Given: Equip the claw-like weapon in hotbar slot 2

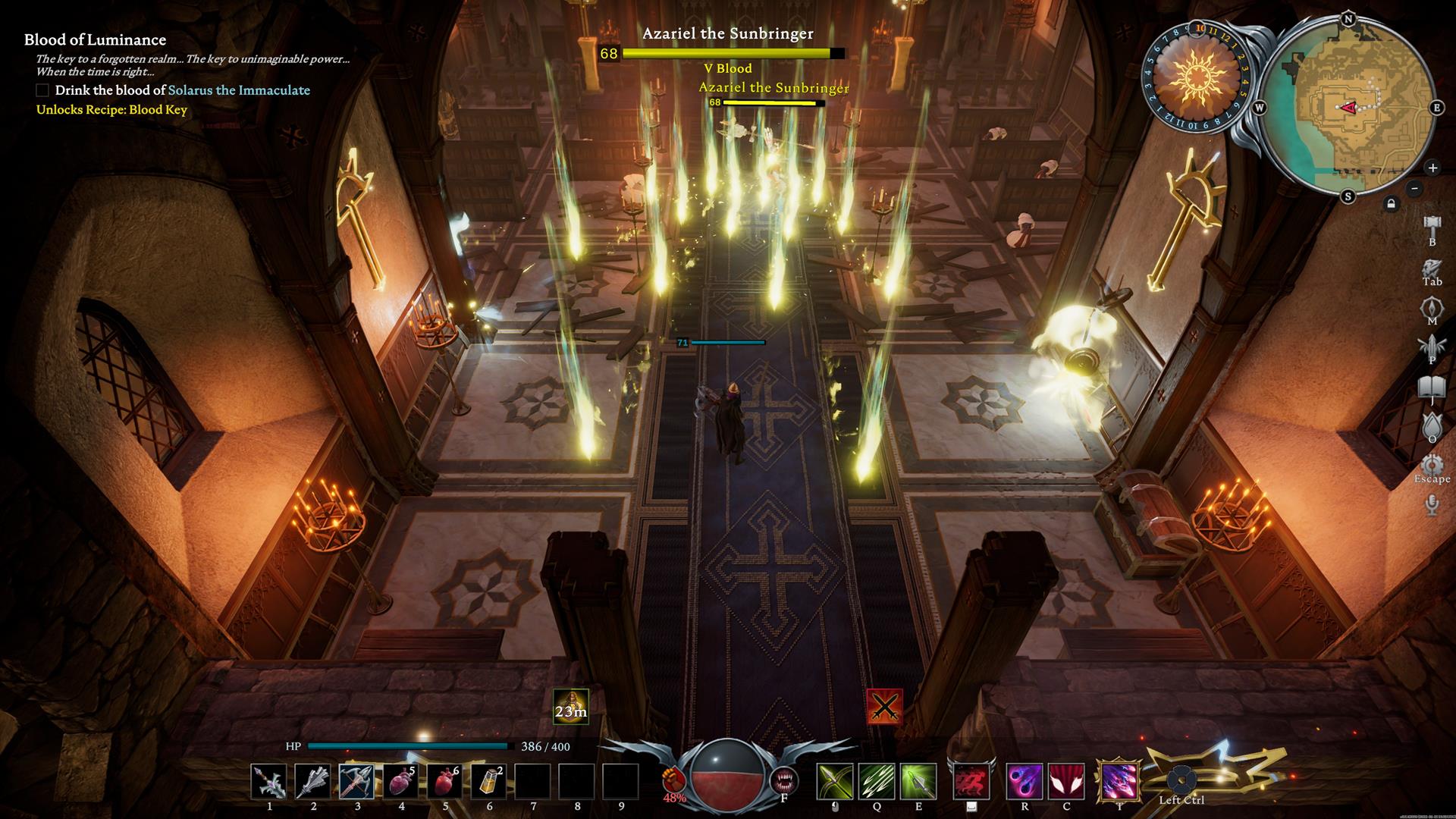Looking at the screenshot, I should [313, 782].
